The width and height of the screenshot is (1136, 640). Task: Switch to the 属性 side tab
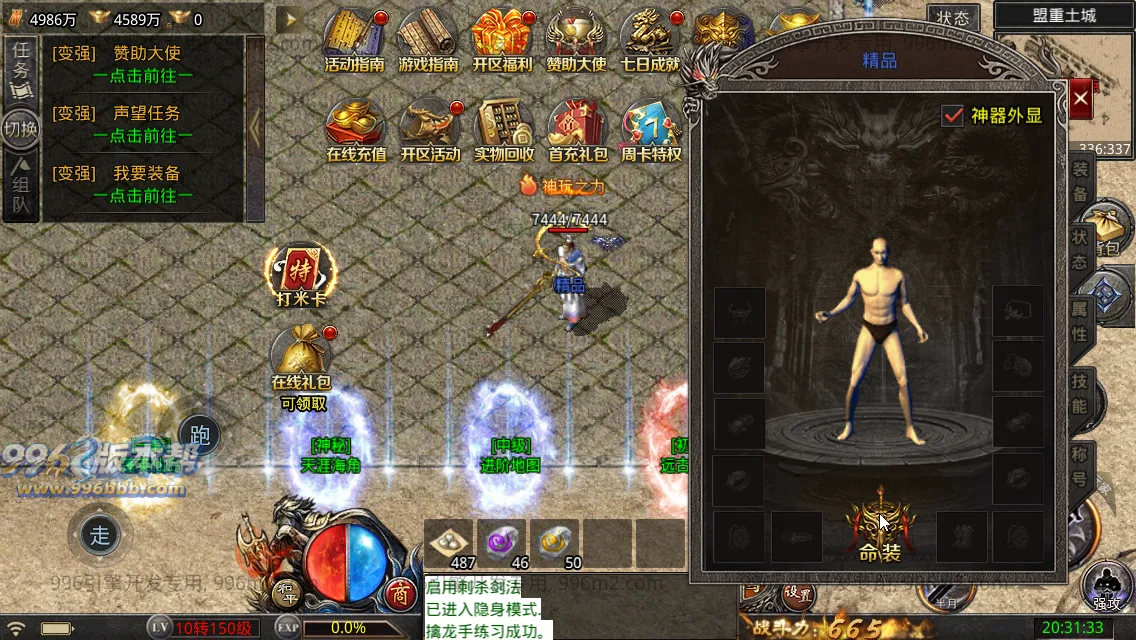[x=1080, y=320]
